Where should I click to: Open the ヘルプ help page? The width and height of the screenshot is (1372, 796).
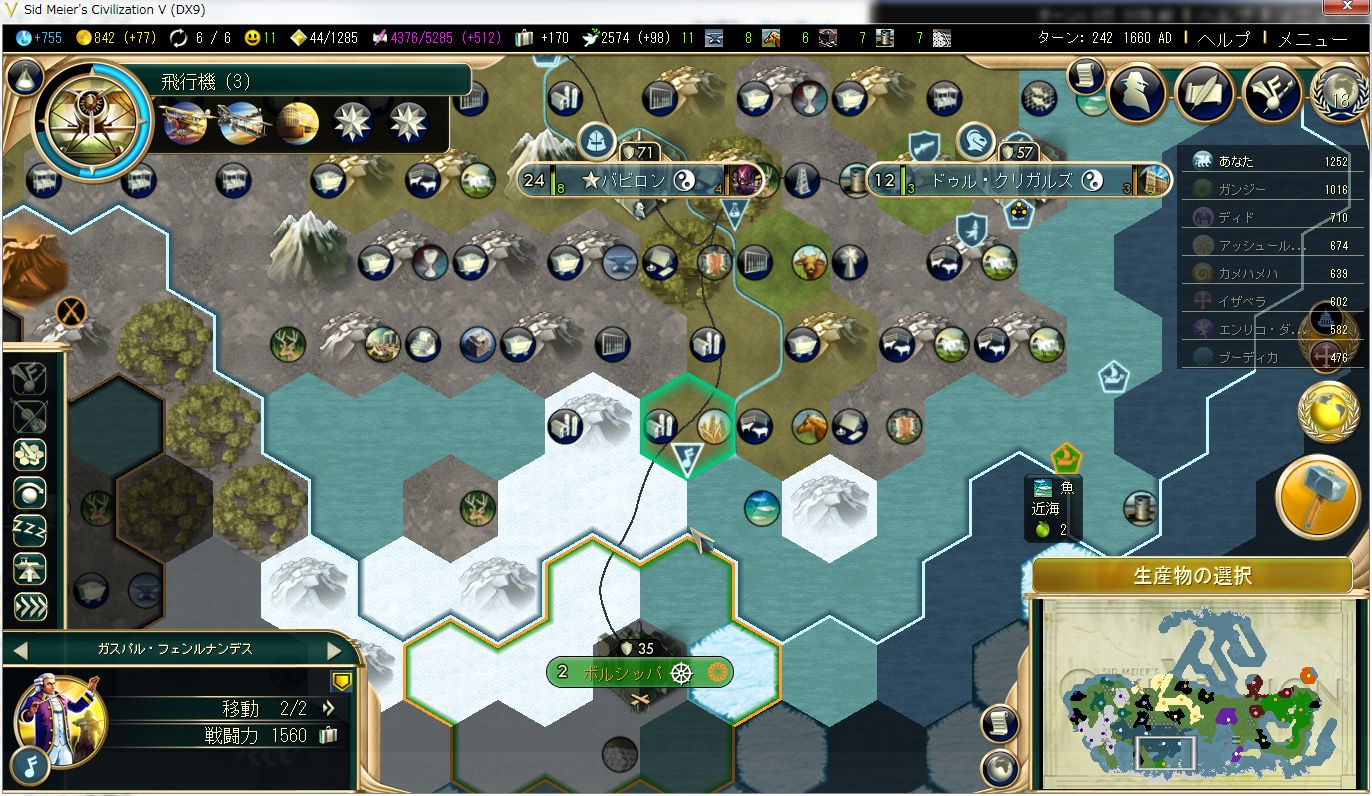click(1223, 39)
